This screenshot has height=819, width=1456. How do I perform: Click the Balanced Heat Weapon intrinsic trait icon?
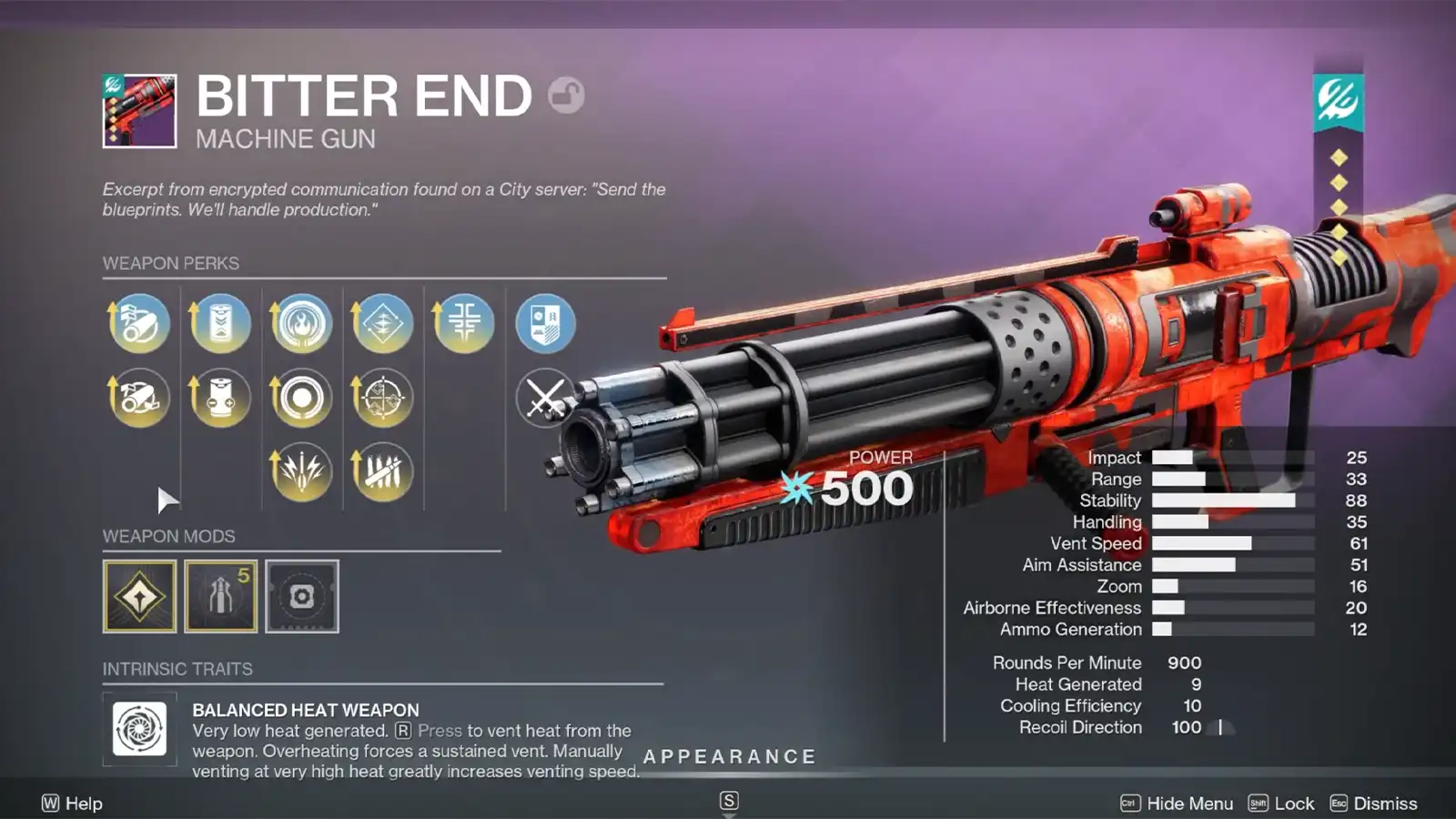point(139,730)
